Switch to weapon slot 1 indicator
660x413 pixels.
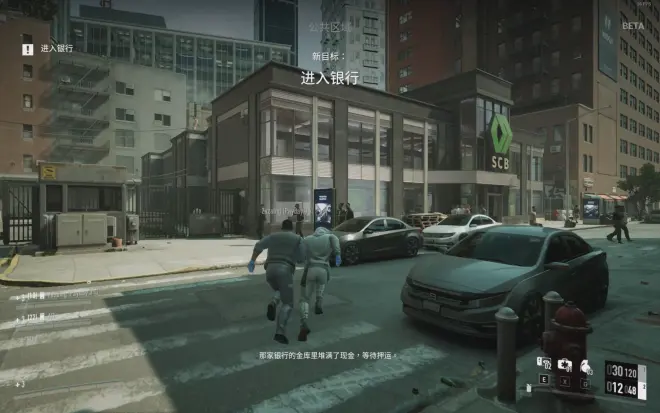(643, 371)
